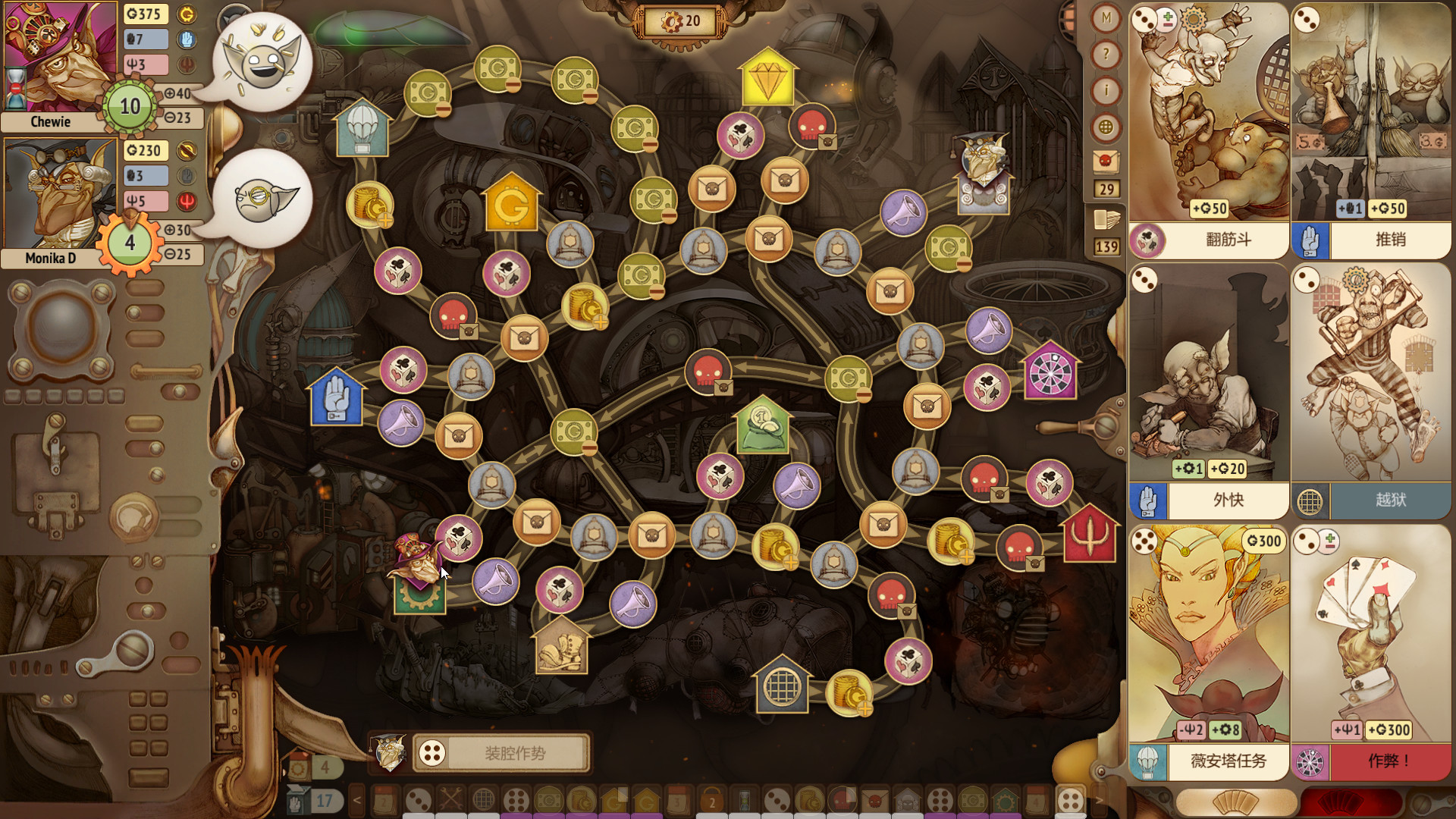Open help via the question mark button
The width and height of the screenshot is (1456, 819).
coord(1106,55)
